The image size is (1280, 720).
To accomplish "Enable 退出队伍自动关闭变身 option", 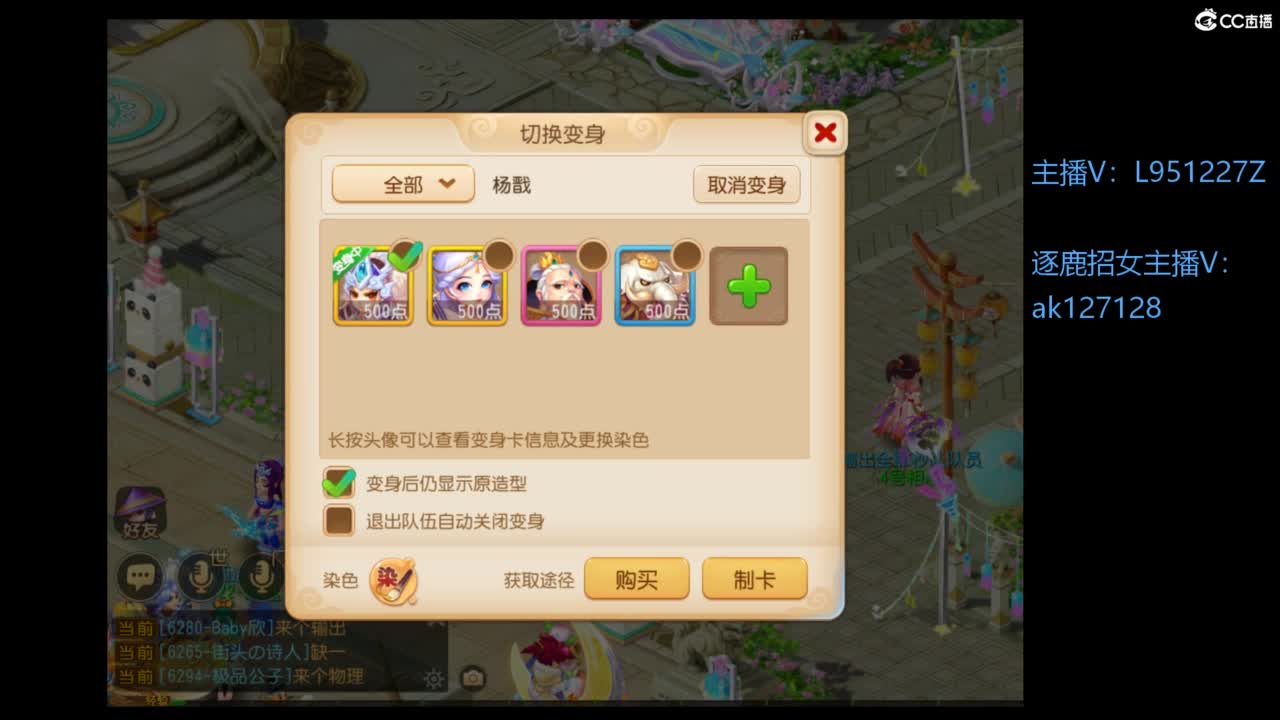I will [339, 520].
